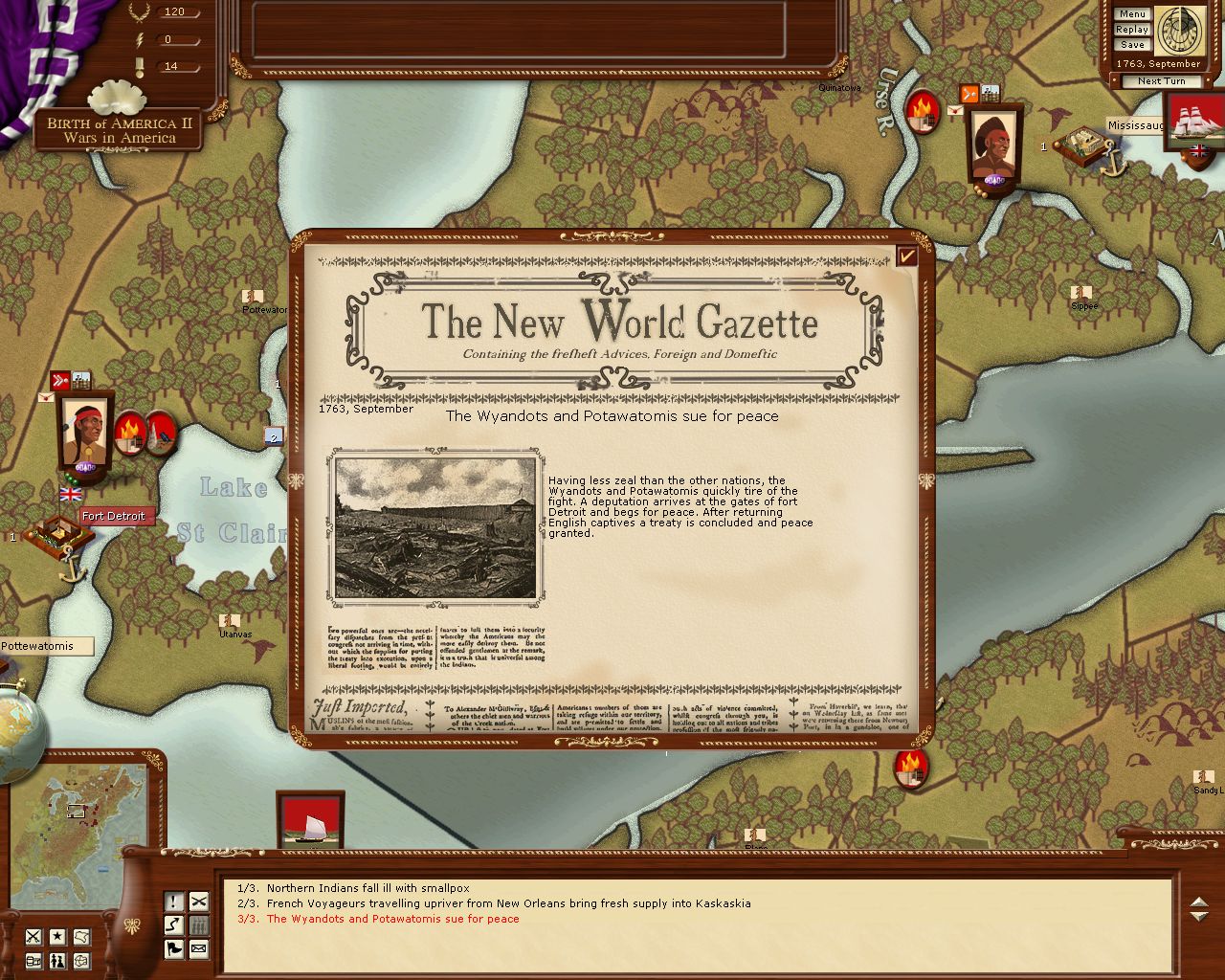1225x980 pixels.
Task: Close the New World Gazette with the checkmark
Action: [x=906, y=256]
